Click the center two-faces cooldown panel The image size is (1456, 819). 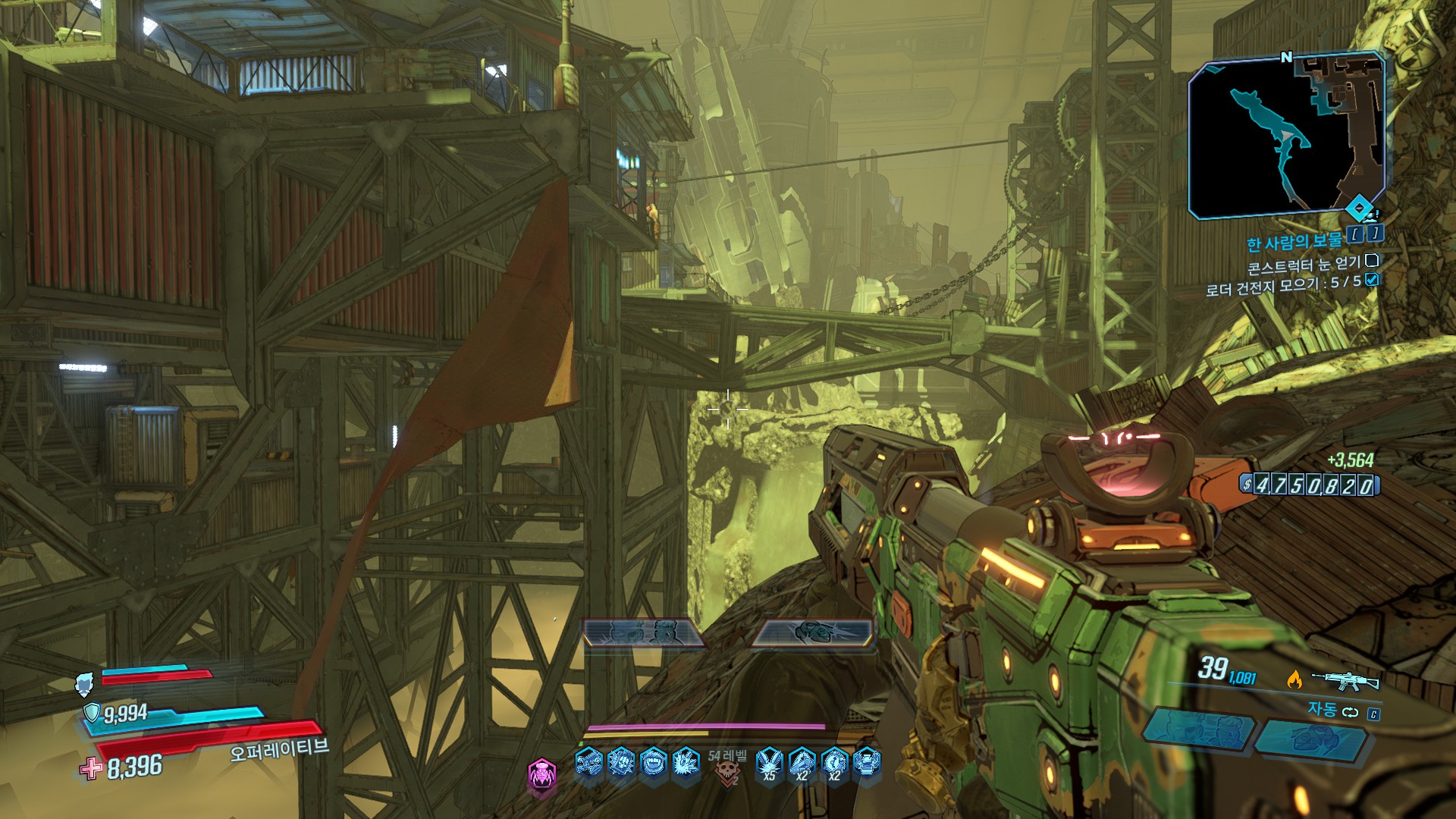click(643, 632)
